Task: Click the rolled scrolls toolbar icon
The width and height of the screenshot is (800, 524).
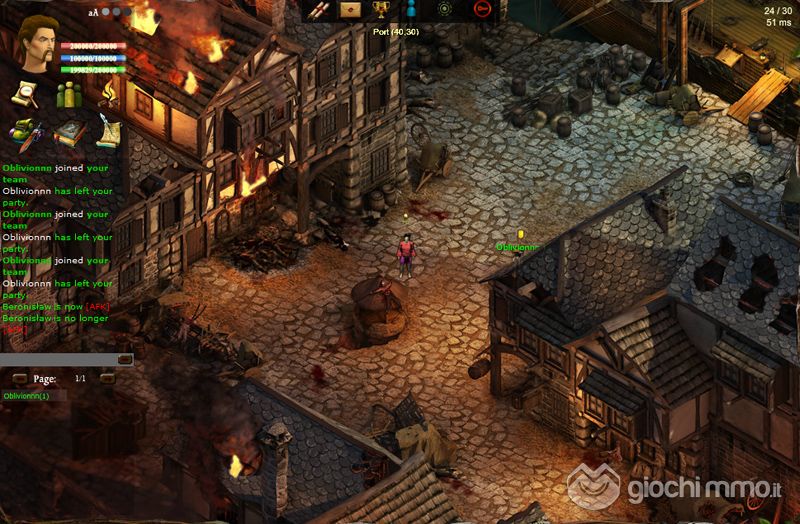Action: 318,10
